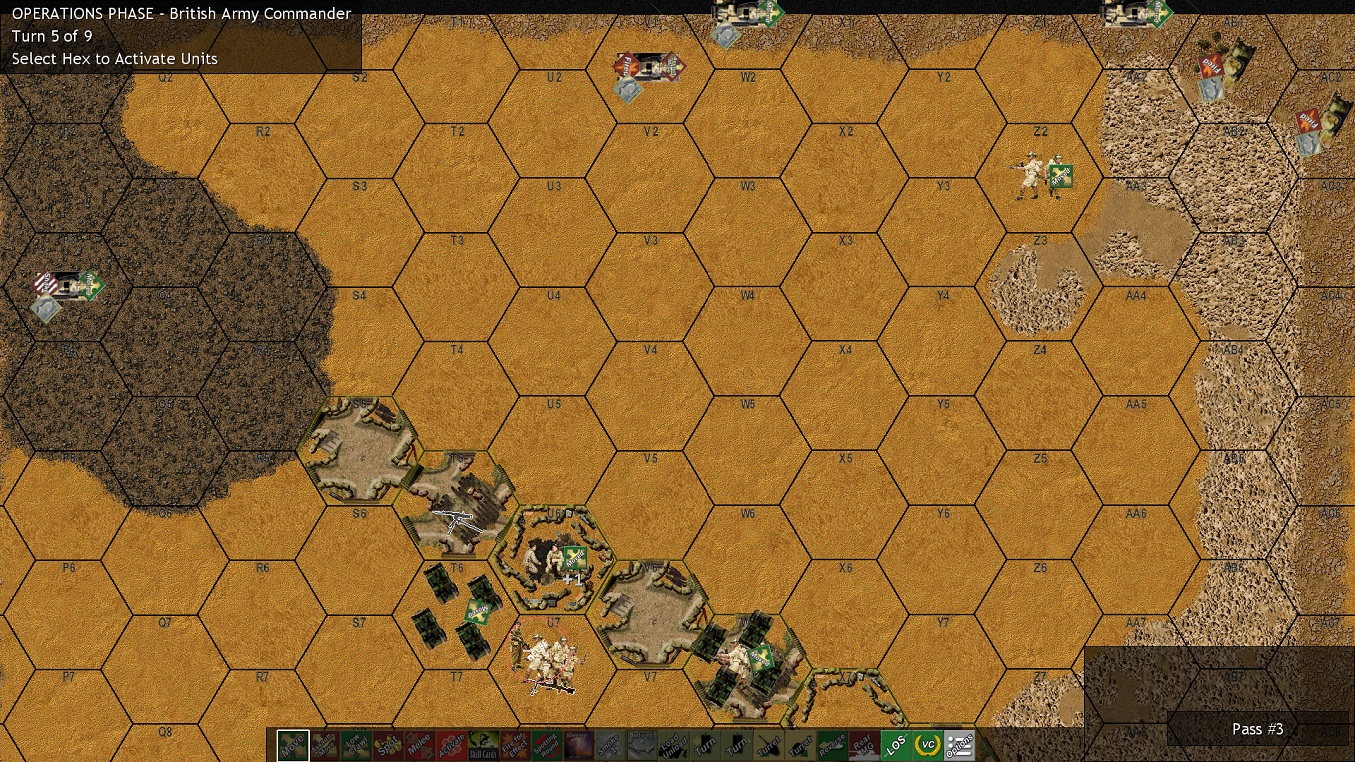The height and width of the screenshot is (762, 1355).
Task: Select the left Turn icon
Action: 704,744
